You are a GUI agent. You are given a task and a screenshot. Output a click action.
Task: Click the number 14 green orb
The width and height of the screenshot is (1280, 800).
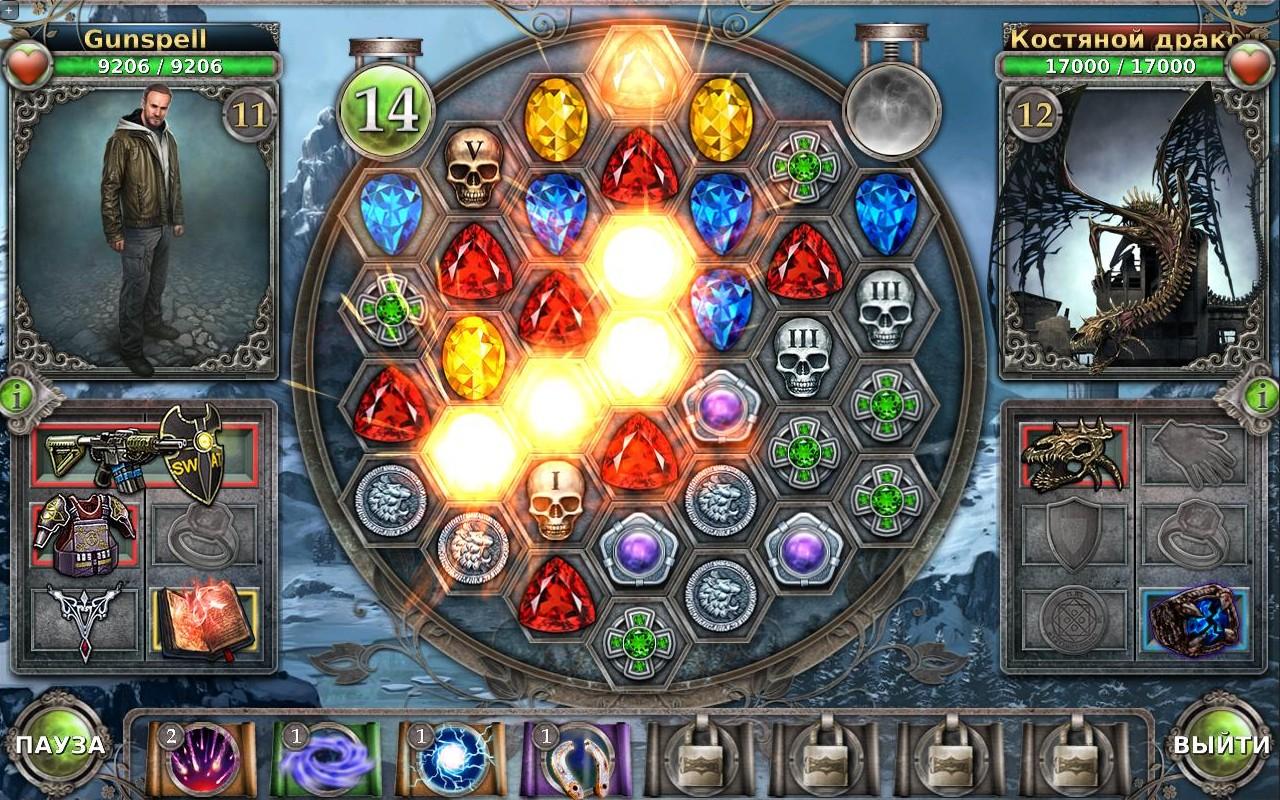[x=388, y=110]
